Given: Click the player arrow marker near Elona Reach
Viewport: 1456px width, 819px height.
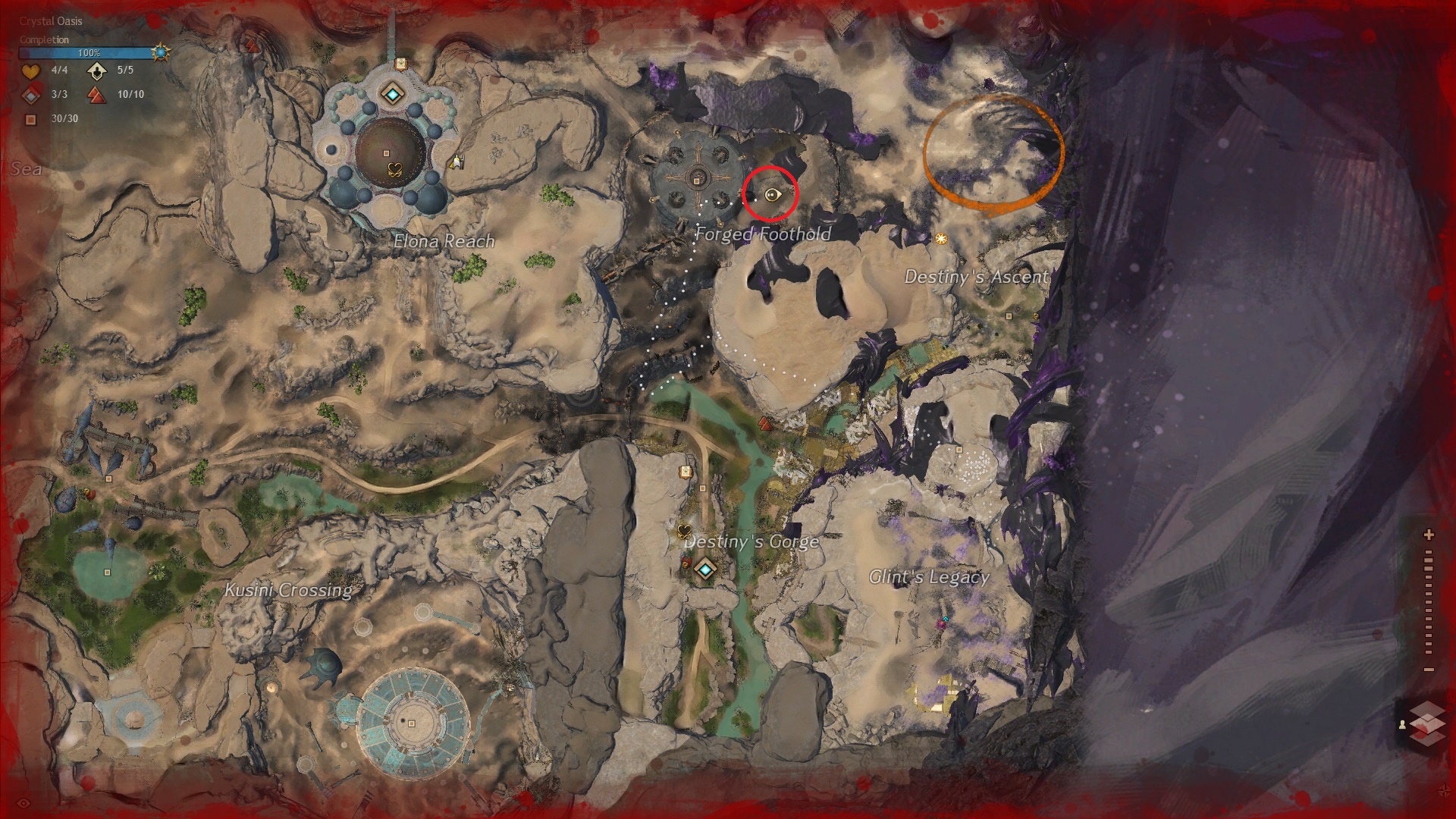Looking at the screenshot, I should coord(456,162).
